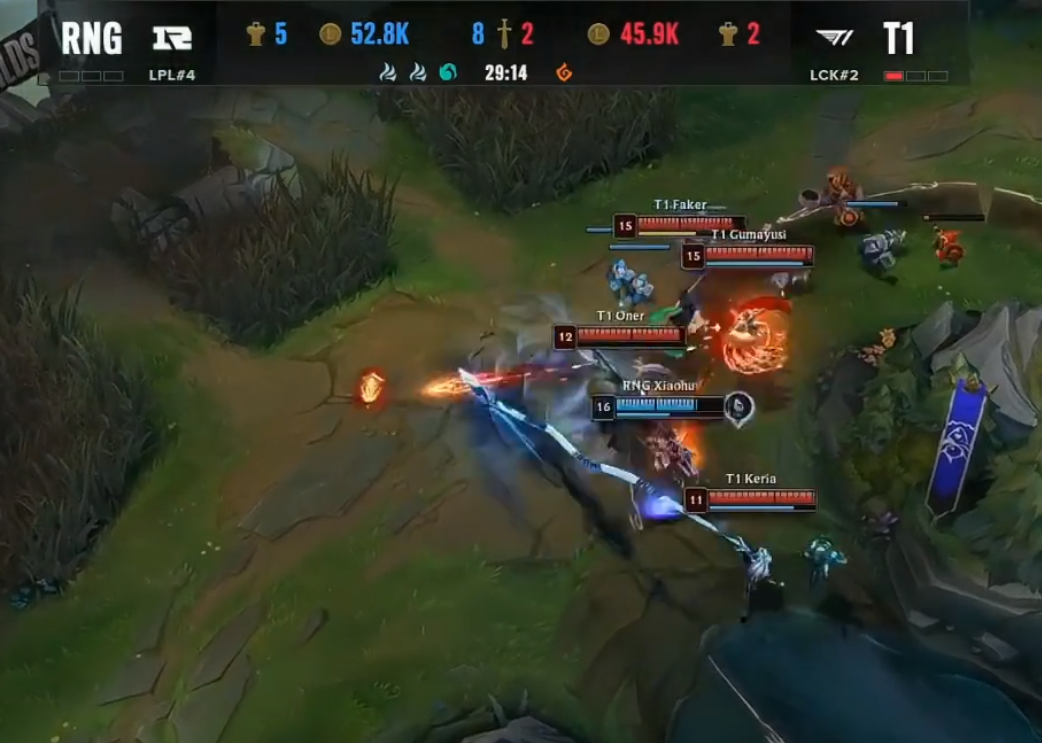Select the orange infernal drake icon

coord(564,72)
